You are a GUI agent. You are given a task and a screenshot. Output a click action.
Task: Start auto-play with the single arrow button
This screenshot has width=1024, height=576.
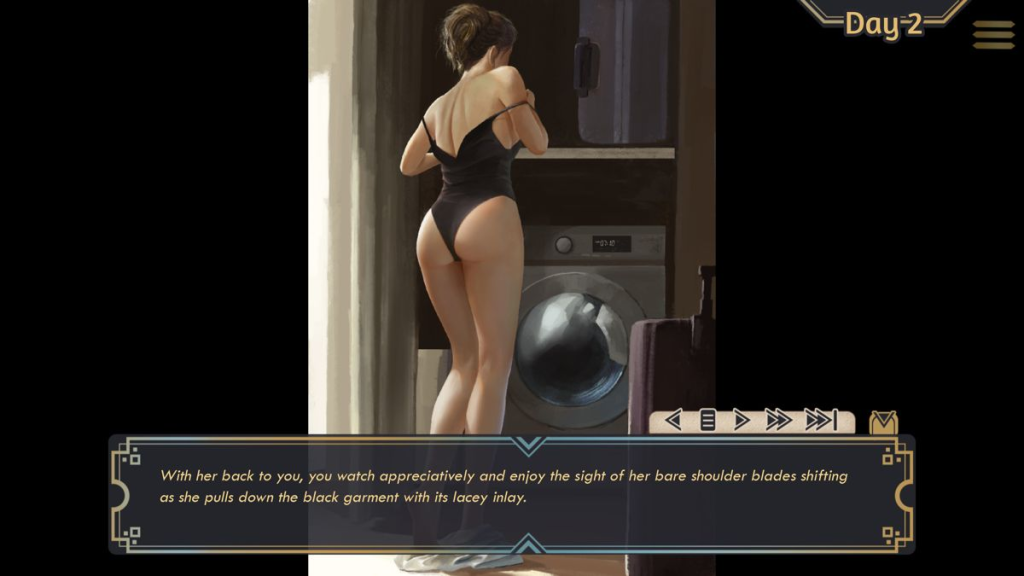(741, 421)
